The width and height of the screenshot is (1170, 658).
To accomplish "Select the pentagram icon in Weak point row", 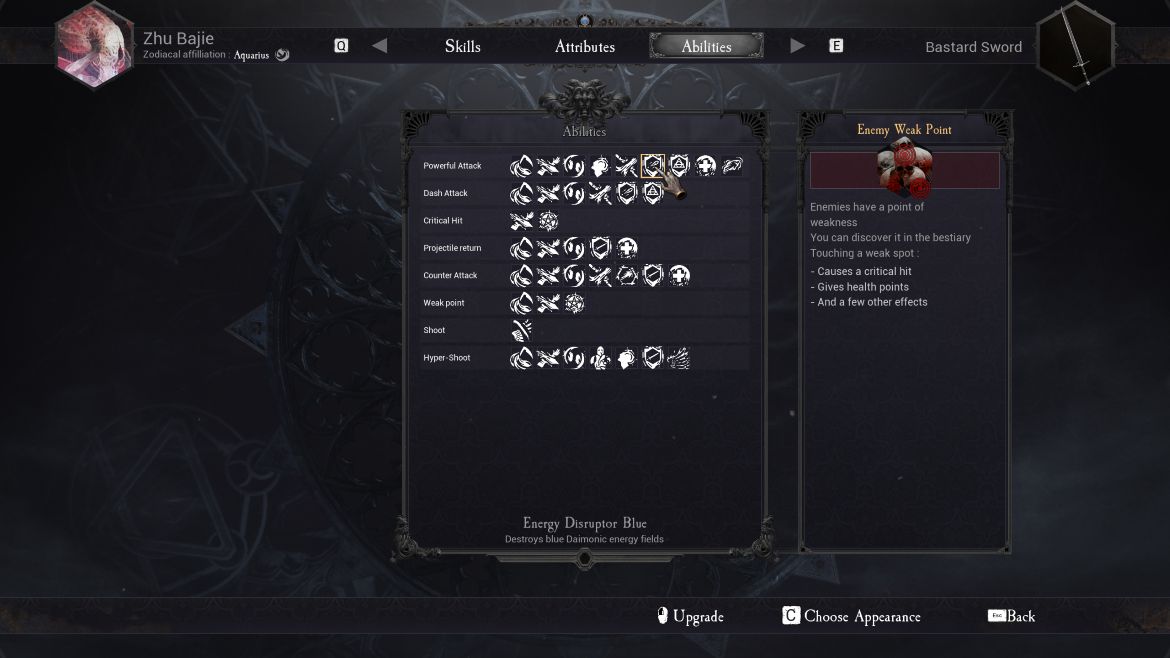I will pos(574,303).
